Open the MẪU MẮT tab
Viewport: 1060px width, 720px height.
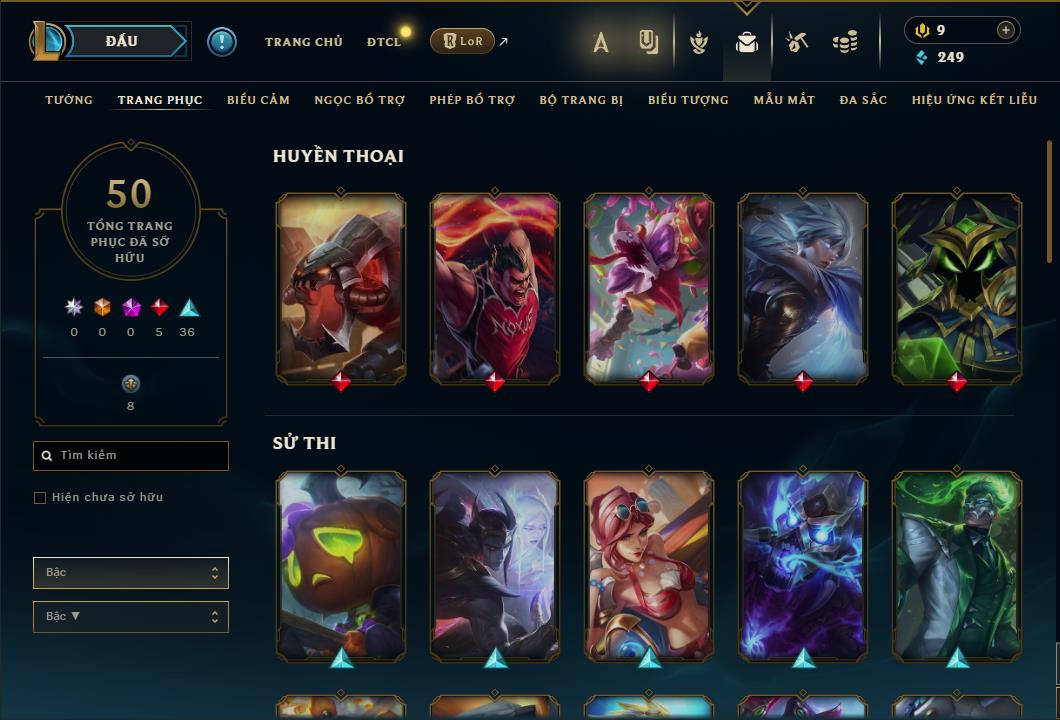point(784,100)
